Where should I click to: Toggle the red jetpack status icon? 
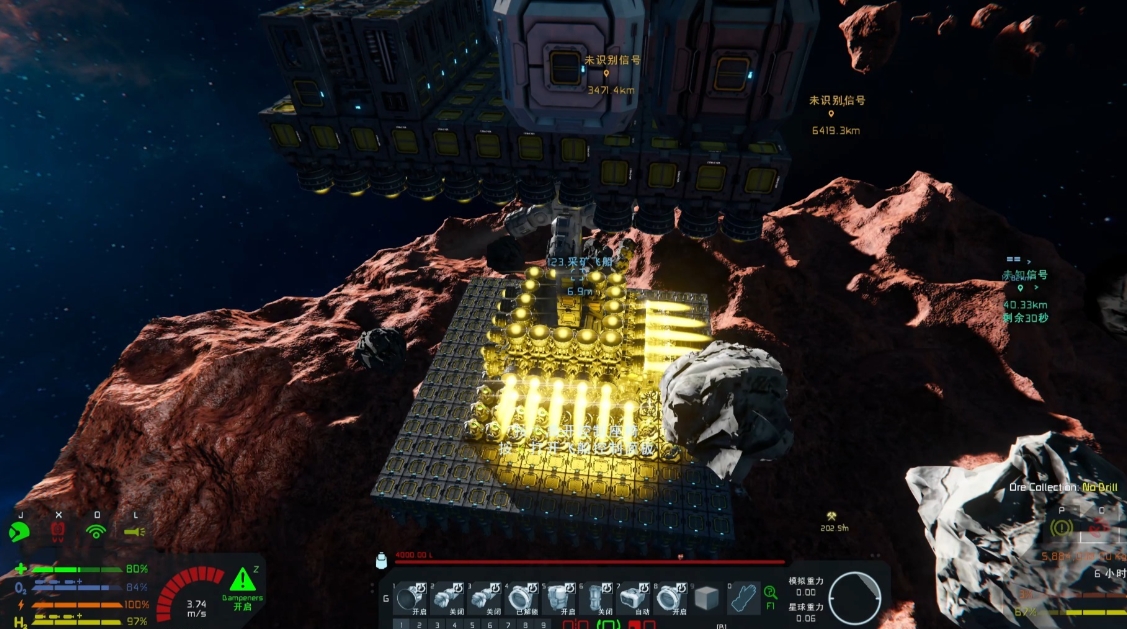point(58,531)
